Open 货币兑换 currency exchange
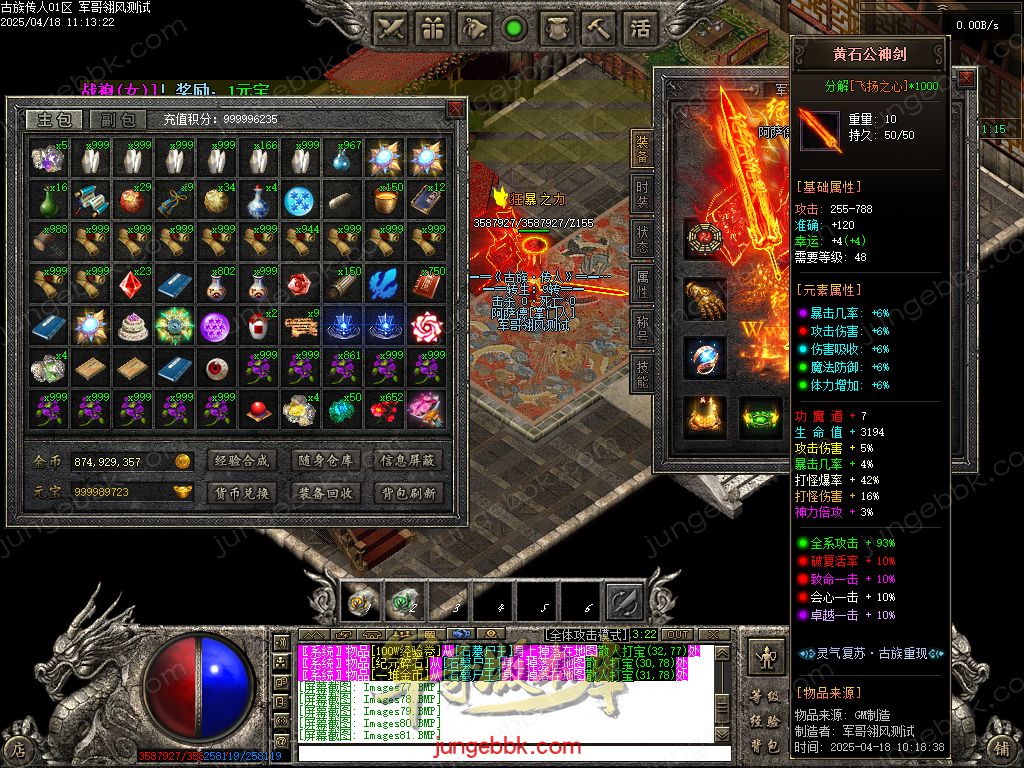The height and width of the screenshot is (768, 1024). (241, 493)
